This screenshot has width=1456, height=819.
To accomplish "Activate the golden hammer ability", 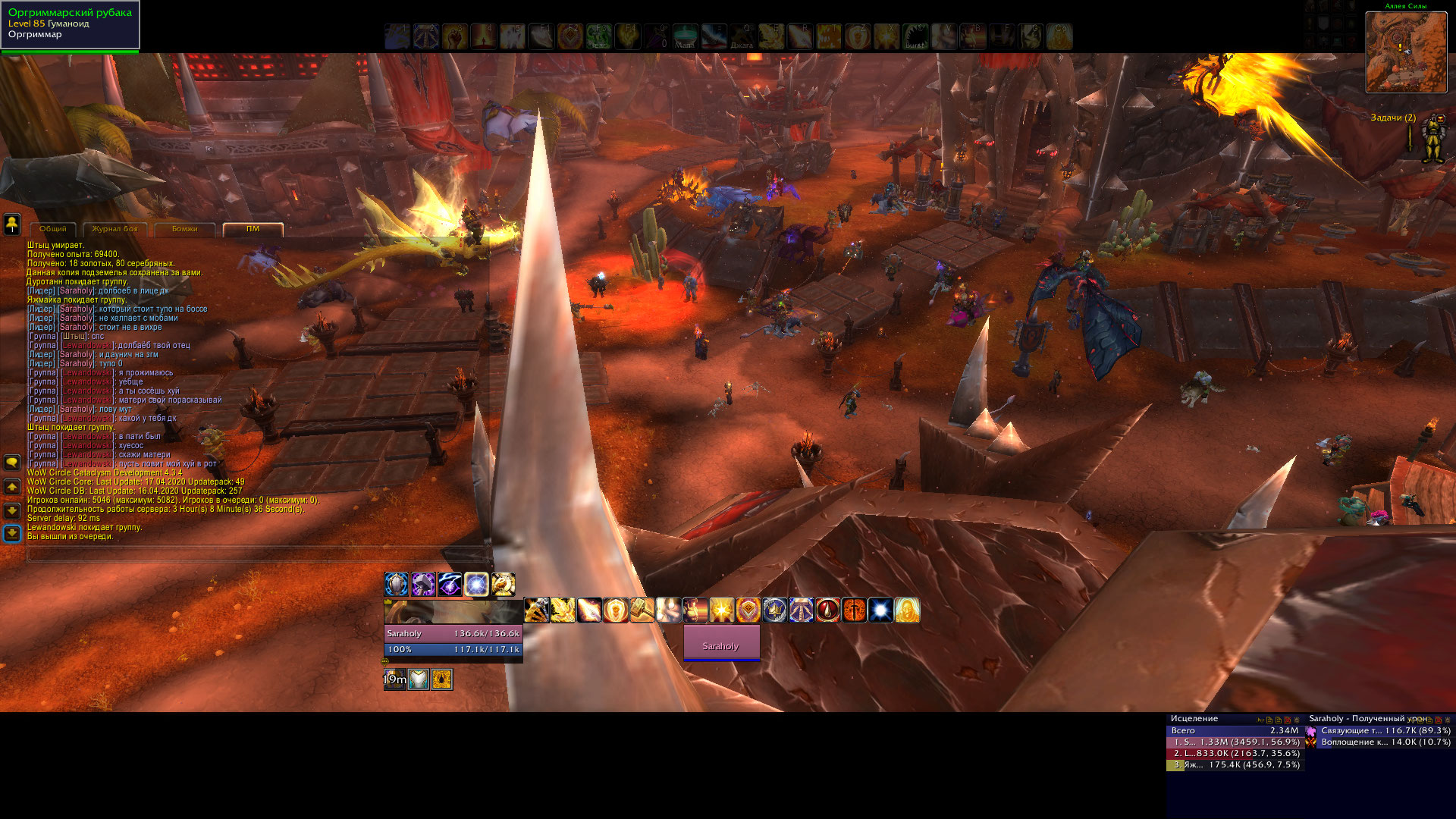I will (x=642, y=610).
